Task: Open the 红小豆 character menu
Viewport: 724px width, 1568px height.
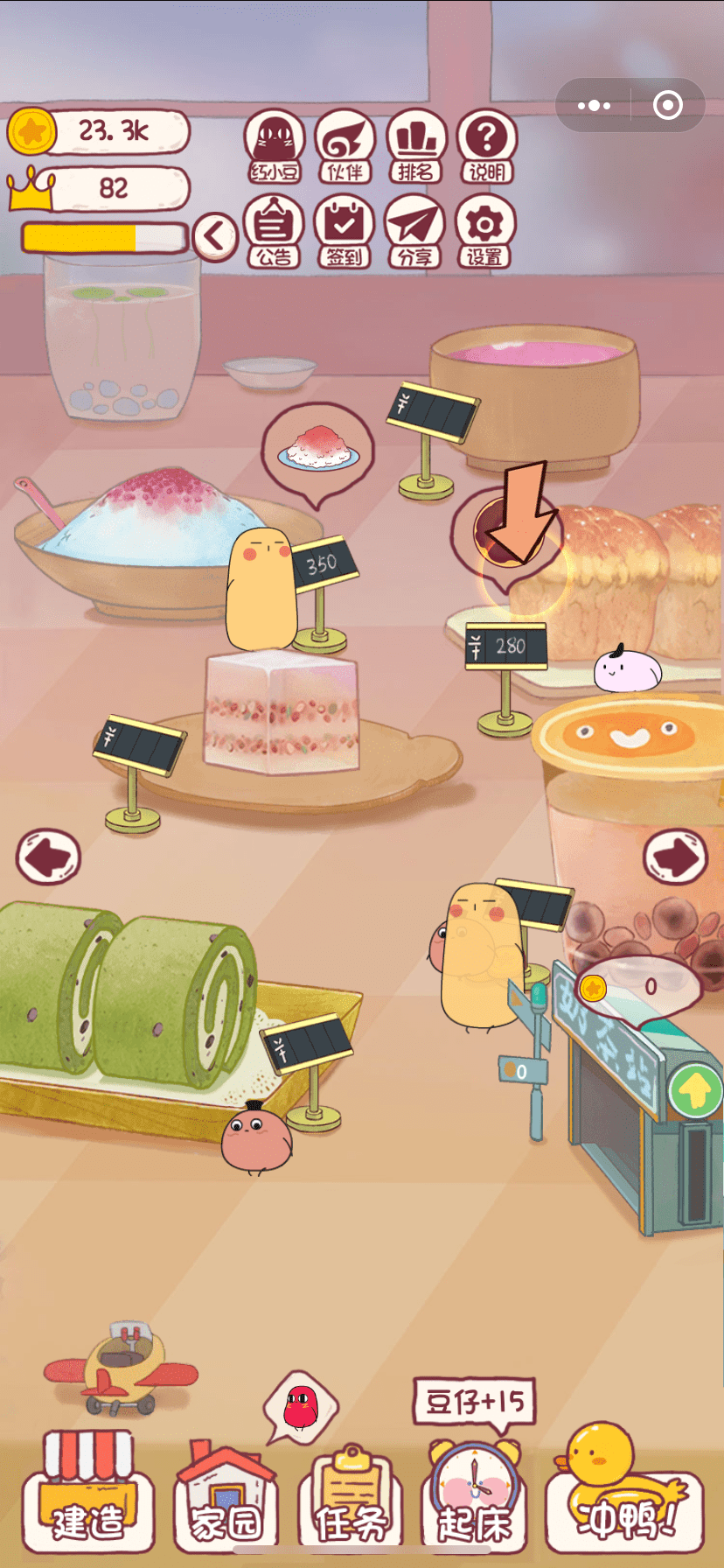Action: [x=275, y=147]
